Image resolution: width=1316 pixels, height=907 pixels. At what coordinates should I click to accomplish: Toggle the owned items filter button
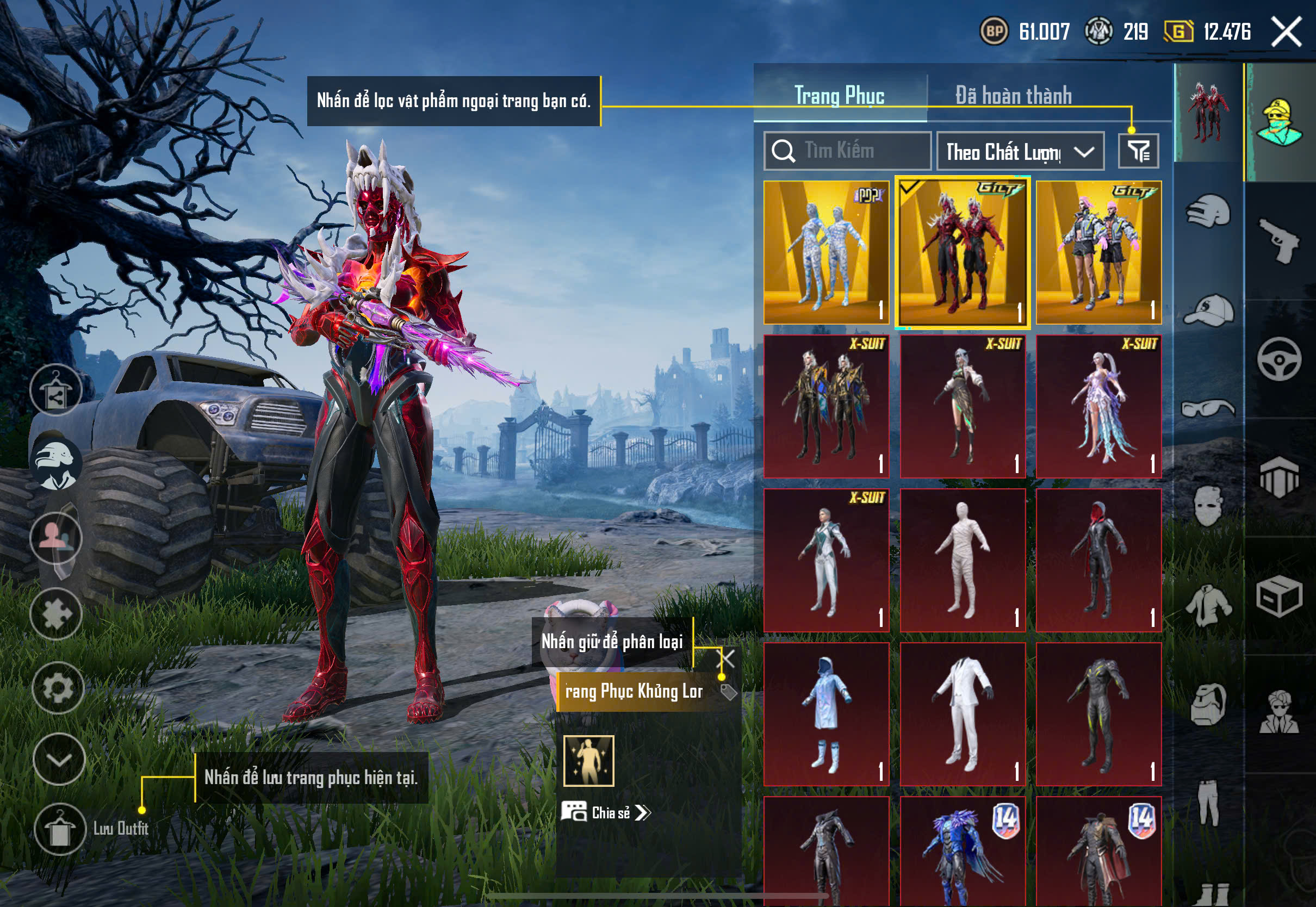pyautogui.click(x=1138, y=151)
